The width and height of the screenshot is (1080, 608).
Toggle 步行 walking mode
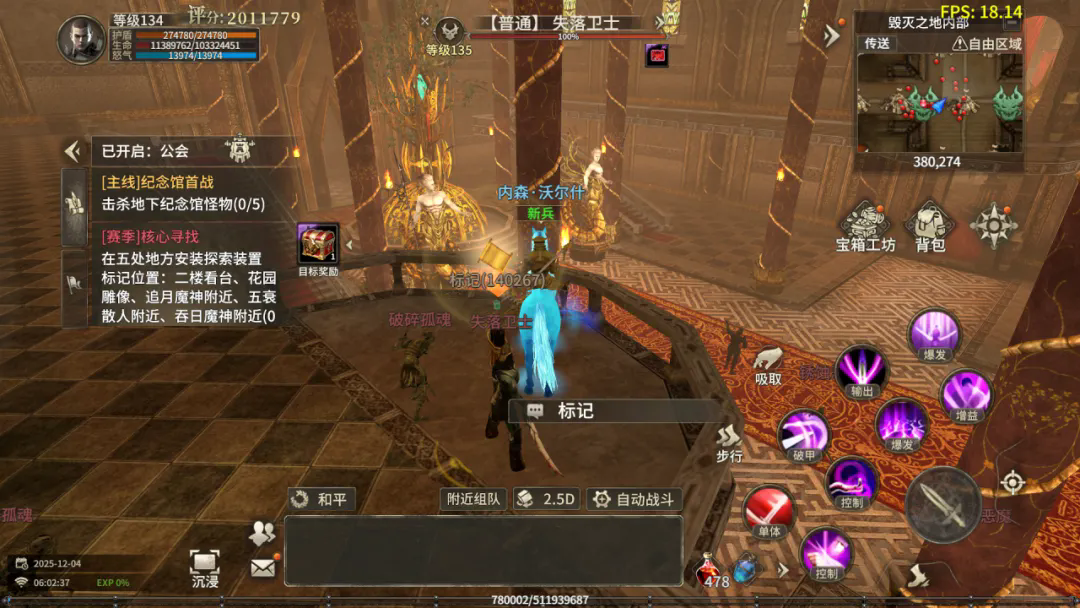click(x=729, y=442)
